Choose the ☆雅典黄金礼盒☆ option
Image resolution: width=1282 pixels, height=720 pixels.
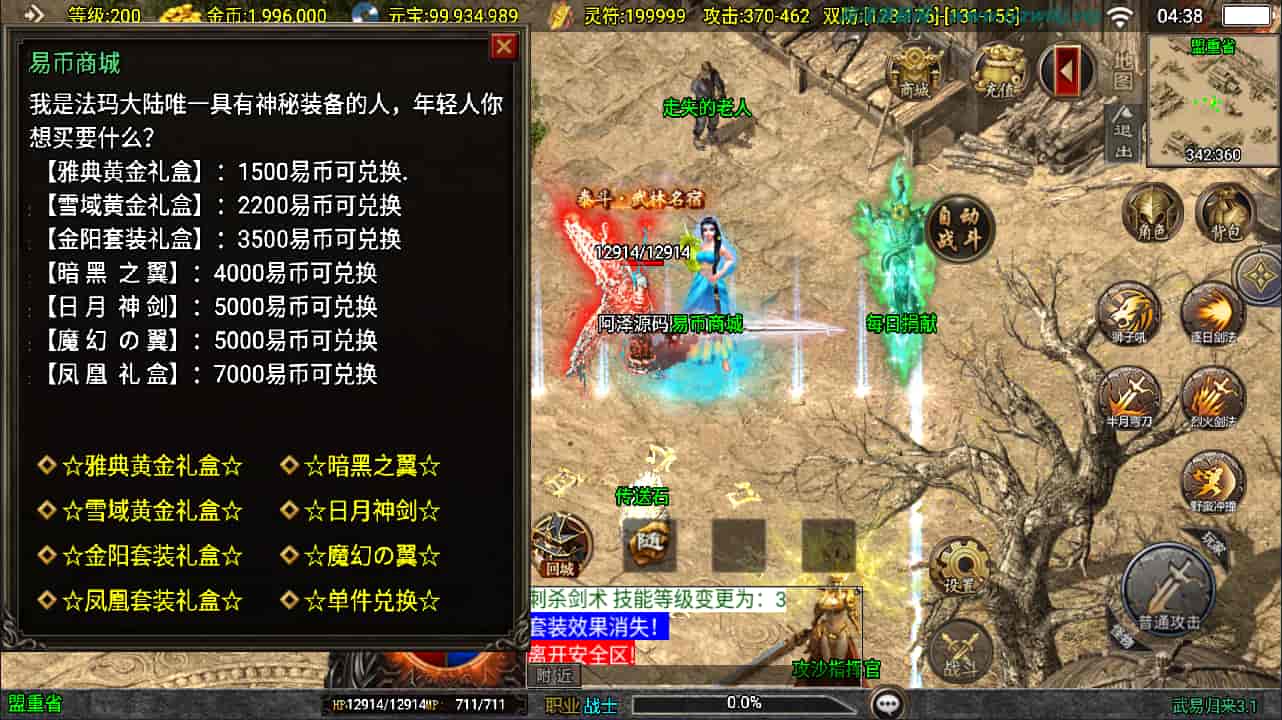(x=152, y=466)
